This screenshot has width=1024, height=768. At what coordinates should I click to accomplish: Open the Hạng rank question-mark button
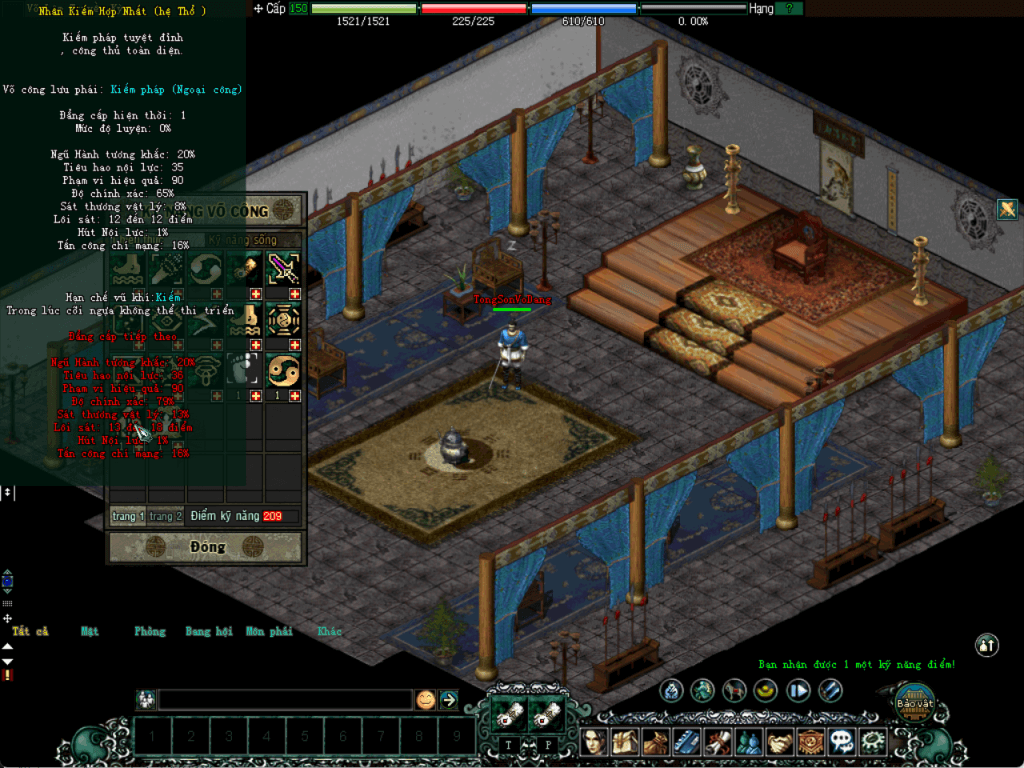pos(789,8)
